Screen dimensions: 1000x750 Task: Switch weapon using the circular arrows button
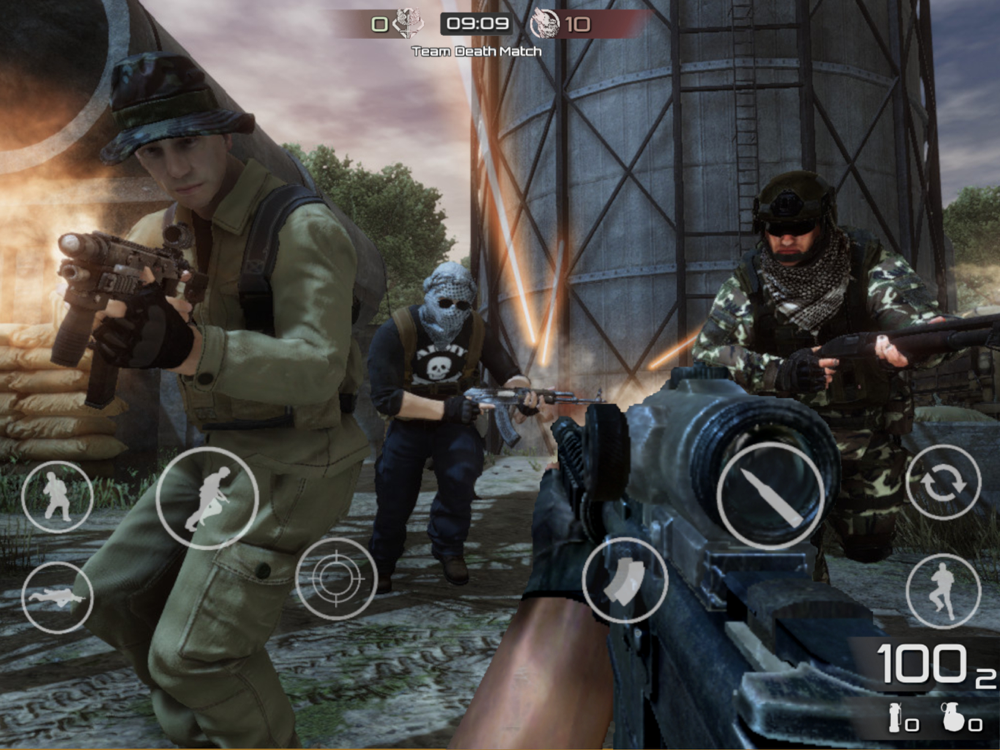point(943,482)
